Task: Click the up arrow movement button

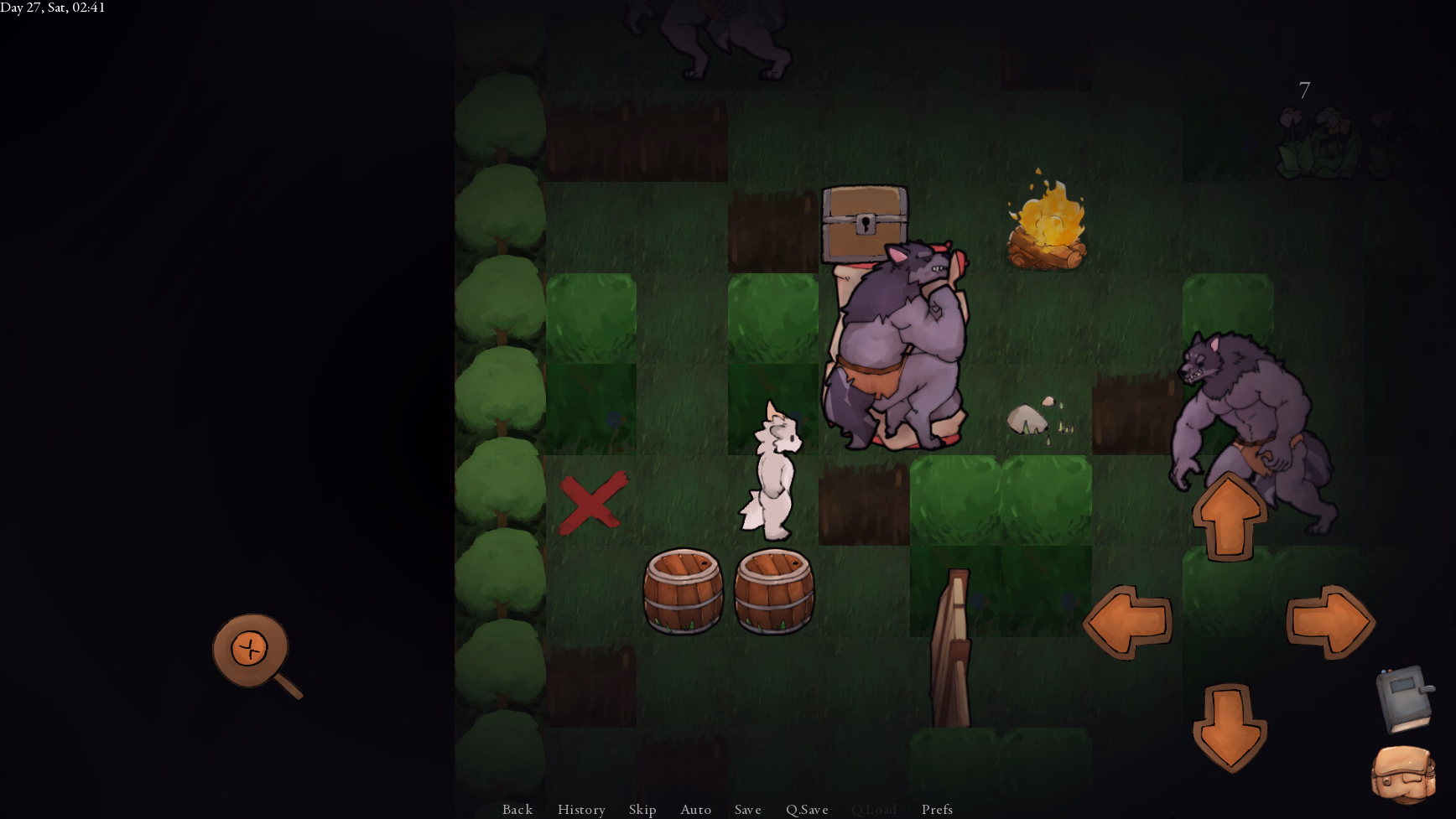Action: click(1229, 517)
